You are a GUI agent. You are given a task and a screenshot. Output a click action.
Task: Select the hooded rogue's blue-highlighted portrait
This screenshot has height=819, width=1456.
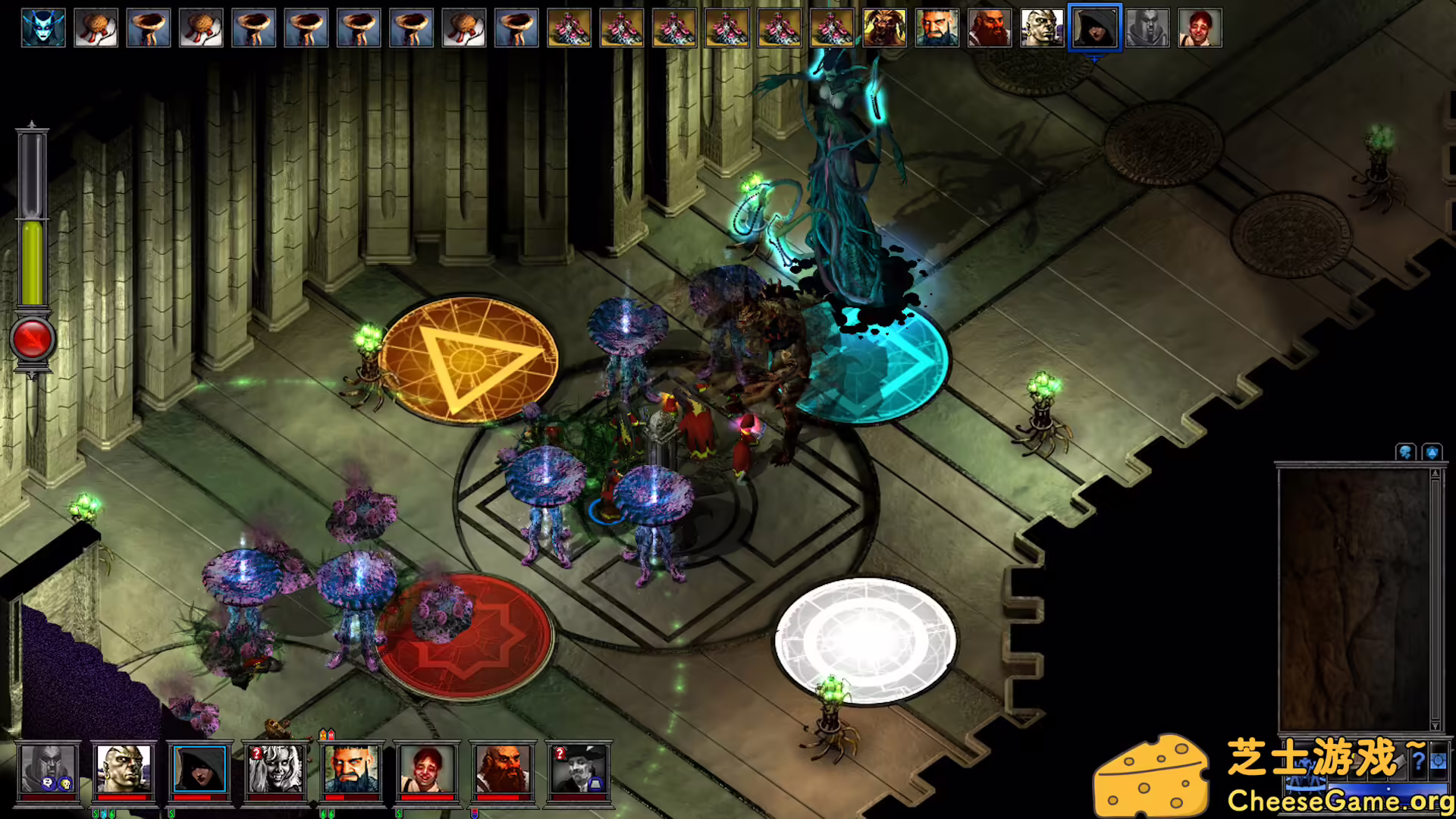click(200, 768)
